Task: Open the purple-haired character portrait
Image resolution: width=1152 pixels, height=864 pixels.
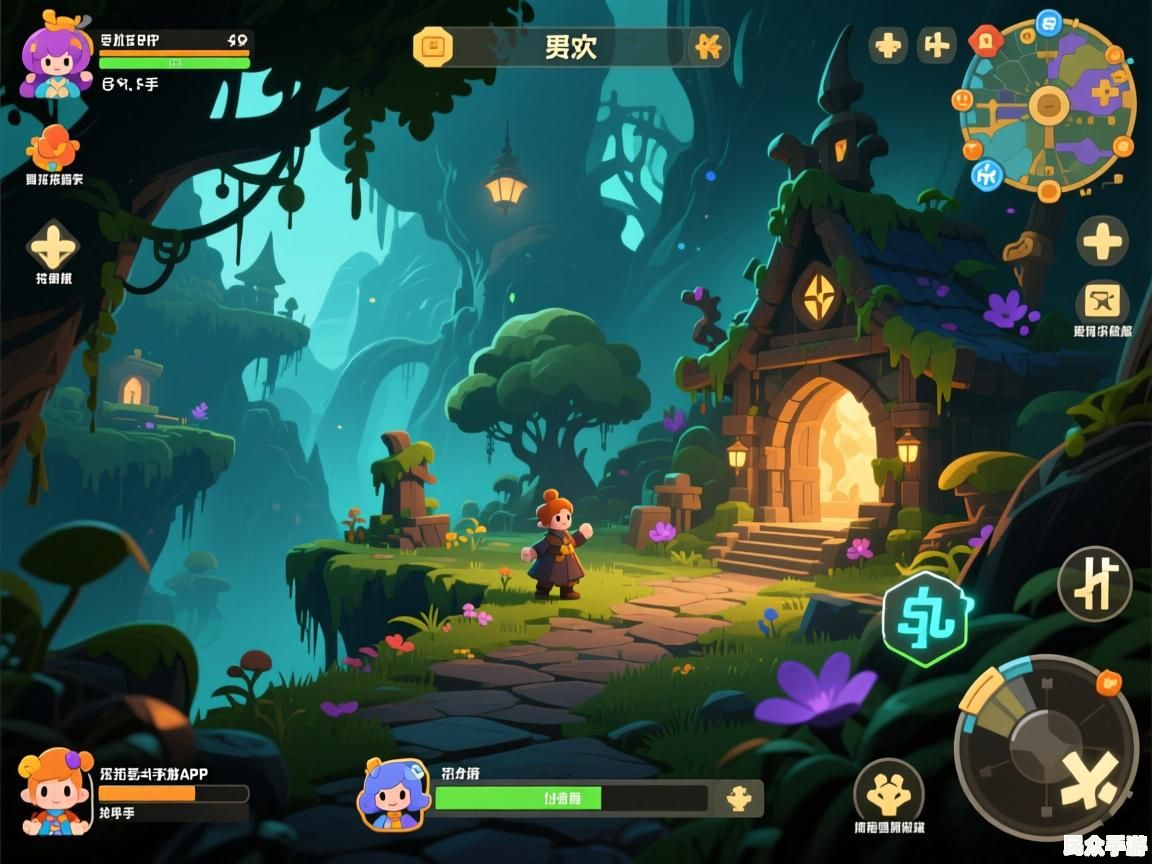Action: pyautogui.click(x=57, y=61)
